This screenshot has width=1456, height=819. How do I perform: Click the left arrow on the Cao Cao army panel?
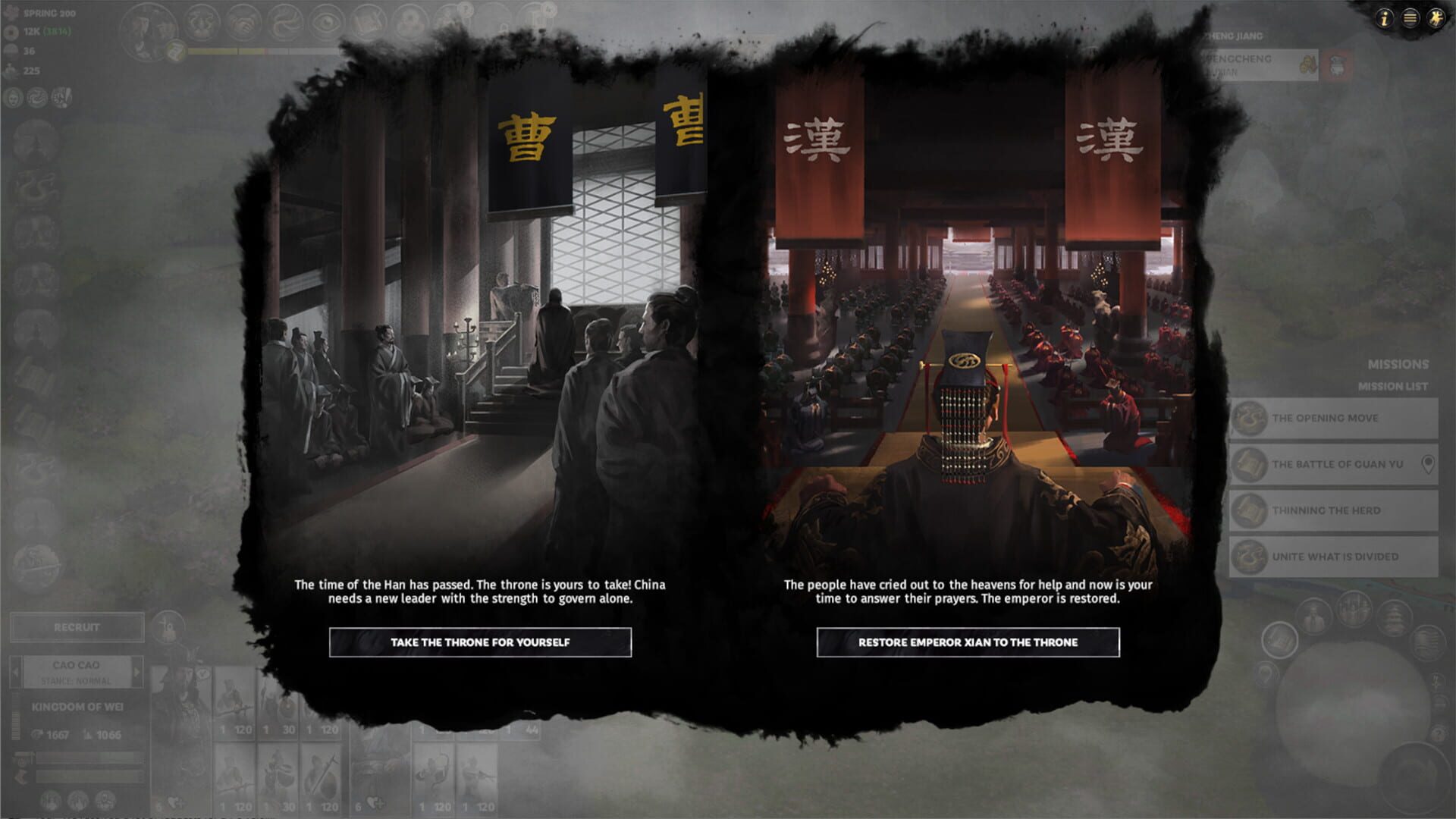click(x=16, y=672)
